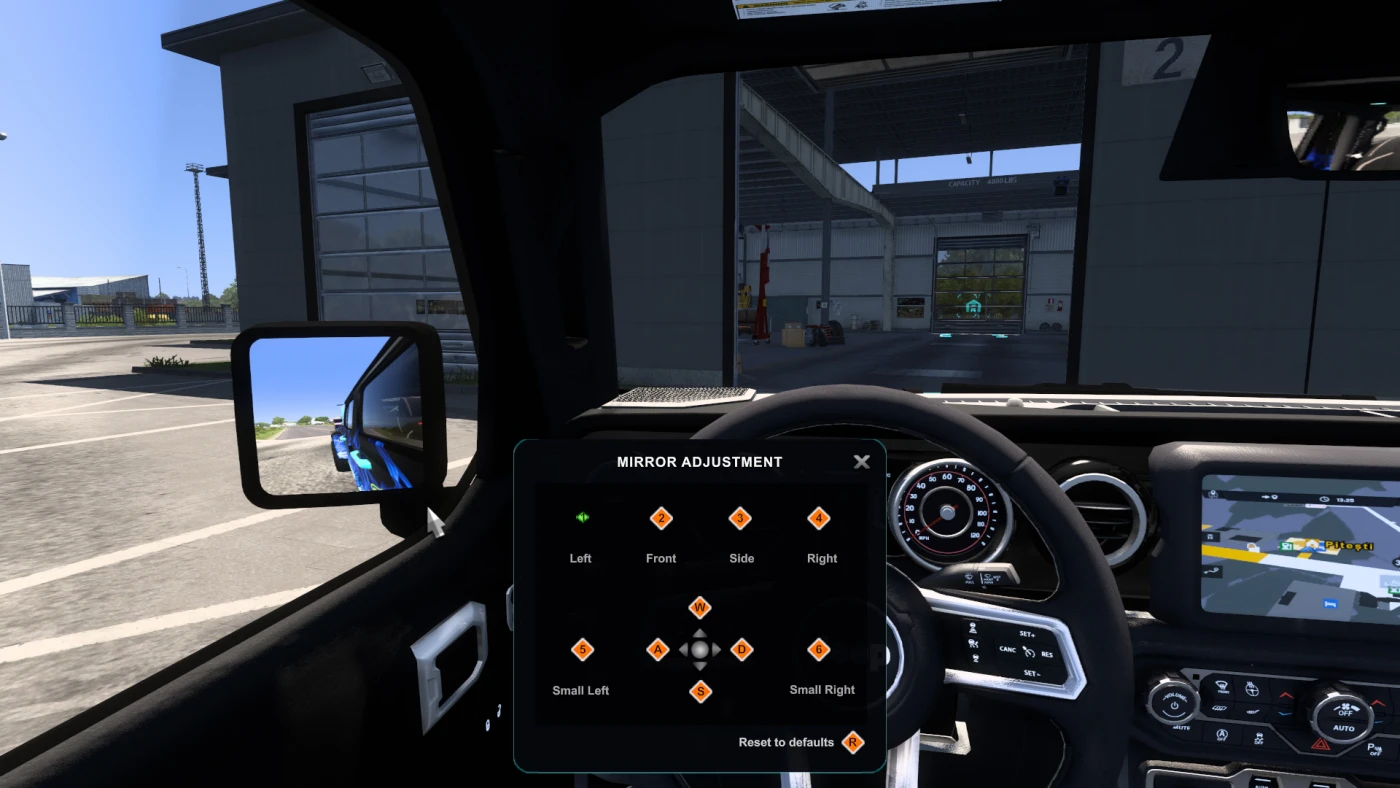Close the Mirror Adjustment window

[x=861, y=462]
